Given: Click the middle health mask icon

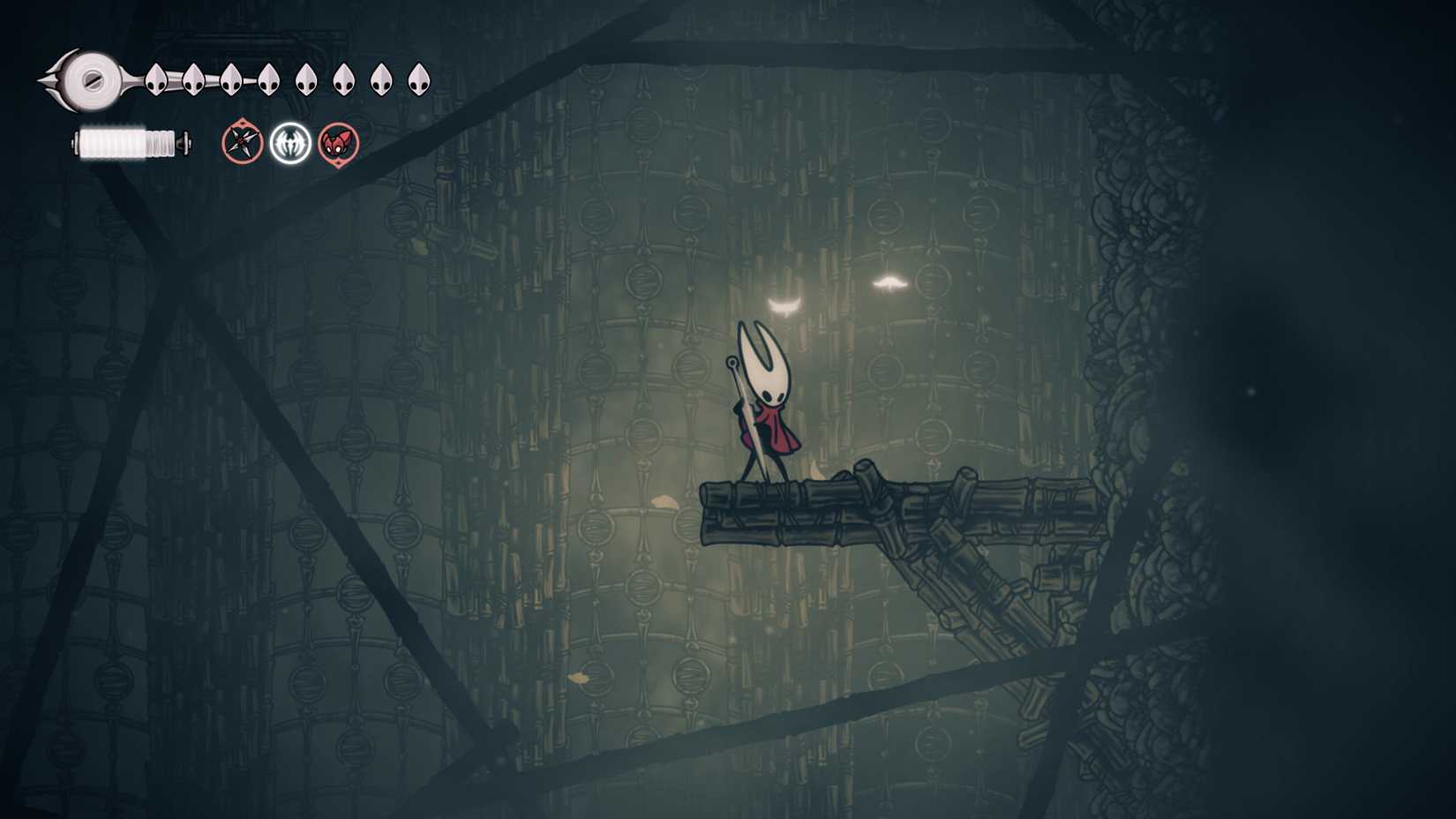Looking at the screenshot, I should 304,78.
